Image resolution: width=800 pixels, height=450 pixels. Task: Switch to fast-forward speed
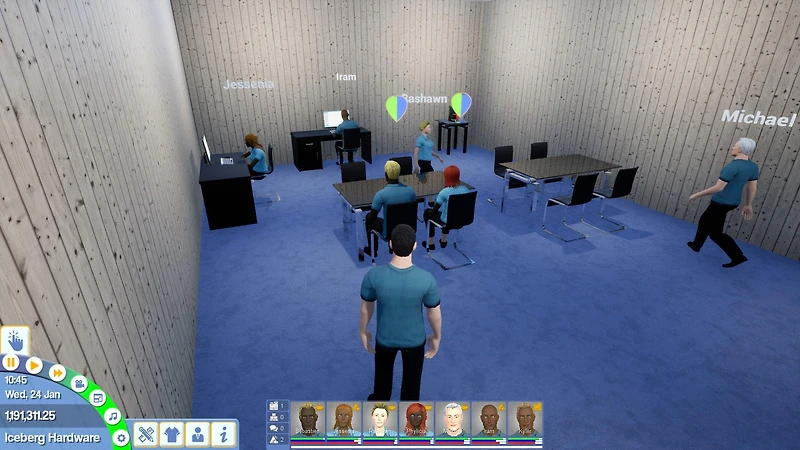pos(58,373)
